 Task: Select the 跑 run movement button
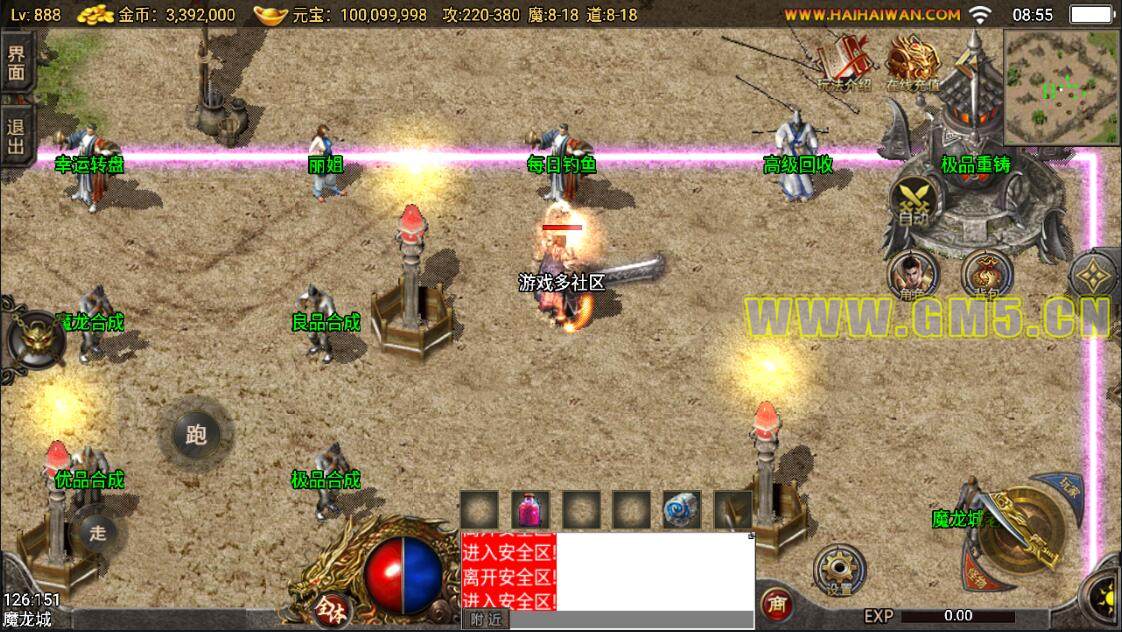click(x=196, y=434)
